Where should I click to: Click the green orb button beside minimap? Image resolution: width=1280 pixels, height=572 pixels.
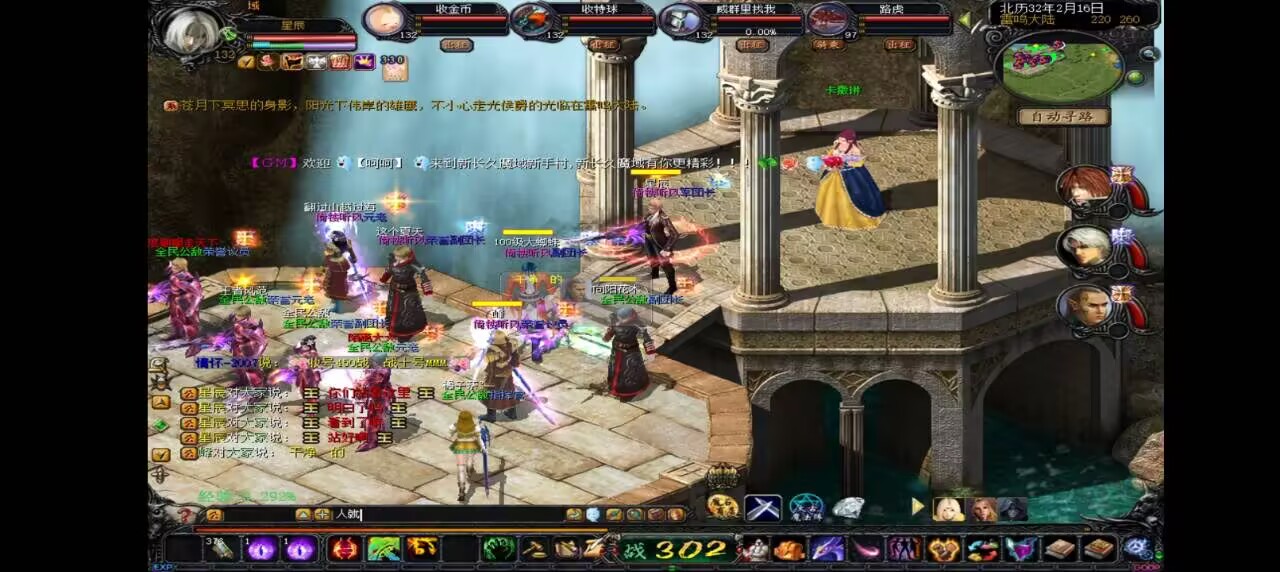(1135, 77)
